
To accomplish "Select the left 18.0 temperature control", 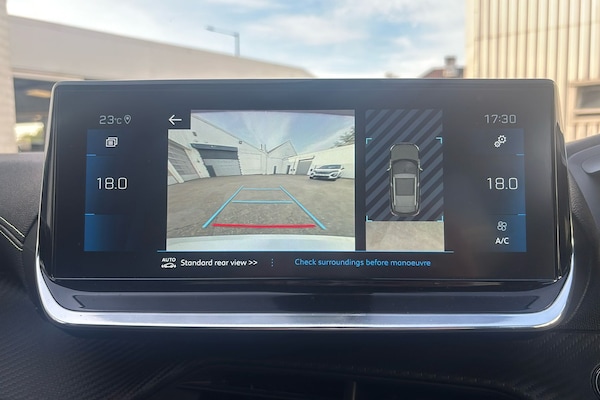I will click(111, 184).
